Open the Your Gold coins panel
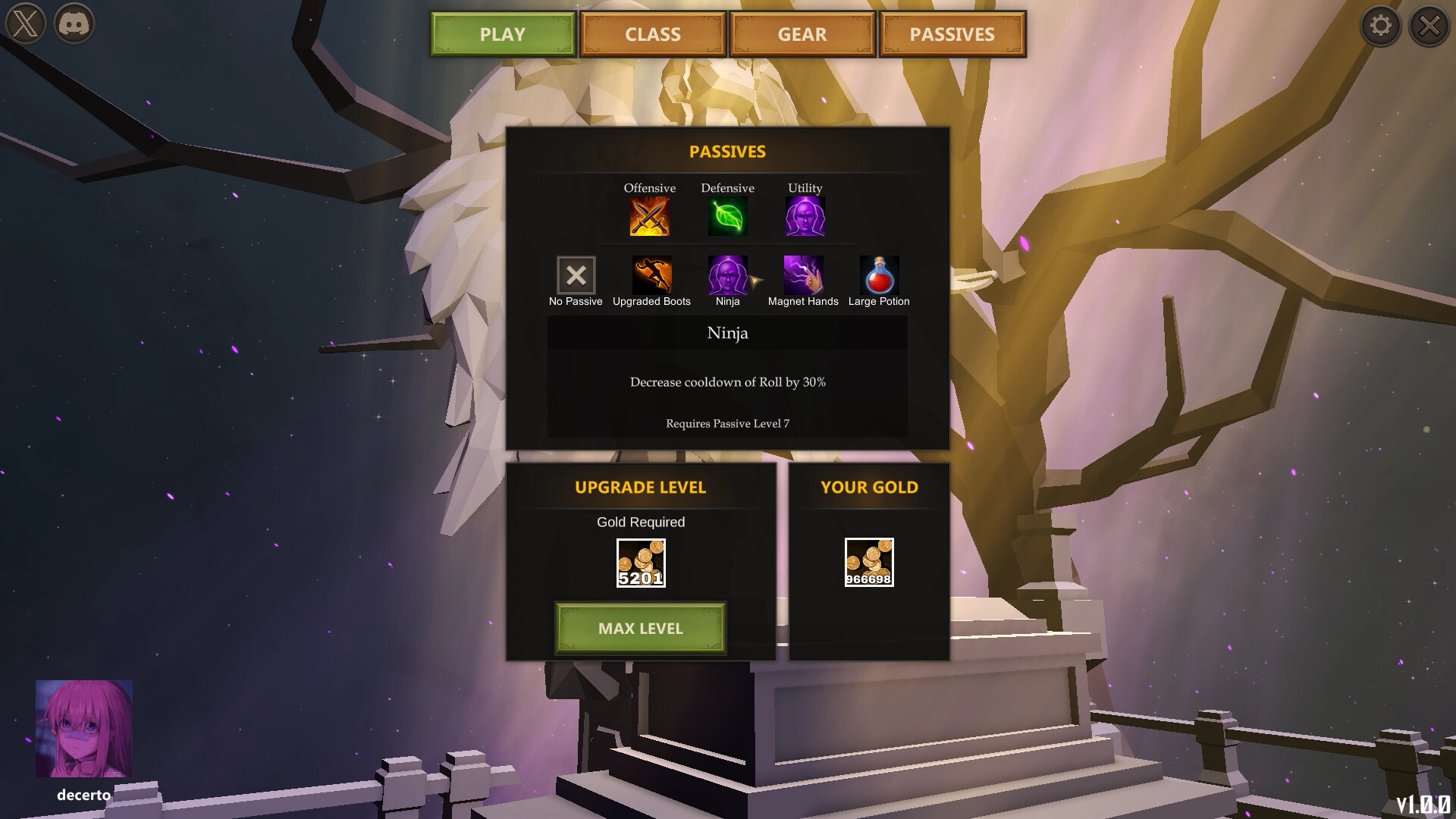Screen dimensions: 1456x819 pos(869,561)
